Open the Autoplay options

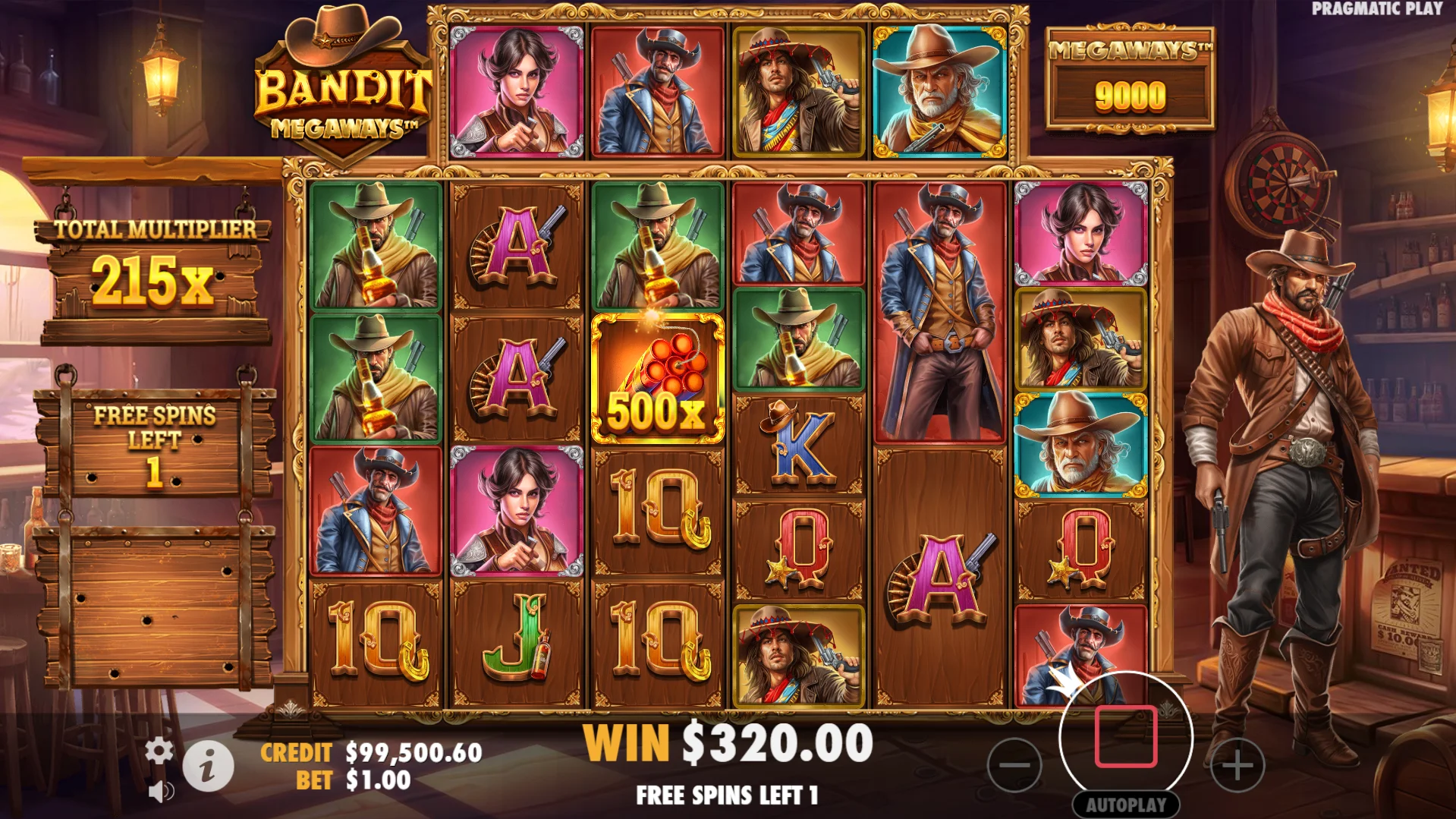1126,805
